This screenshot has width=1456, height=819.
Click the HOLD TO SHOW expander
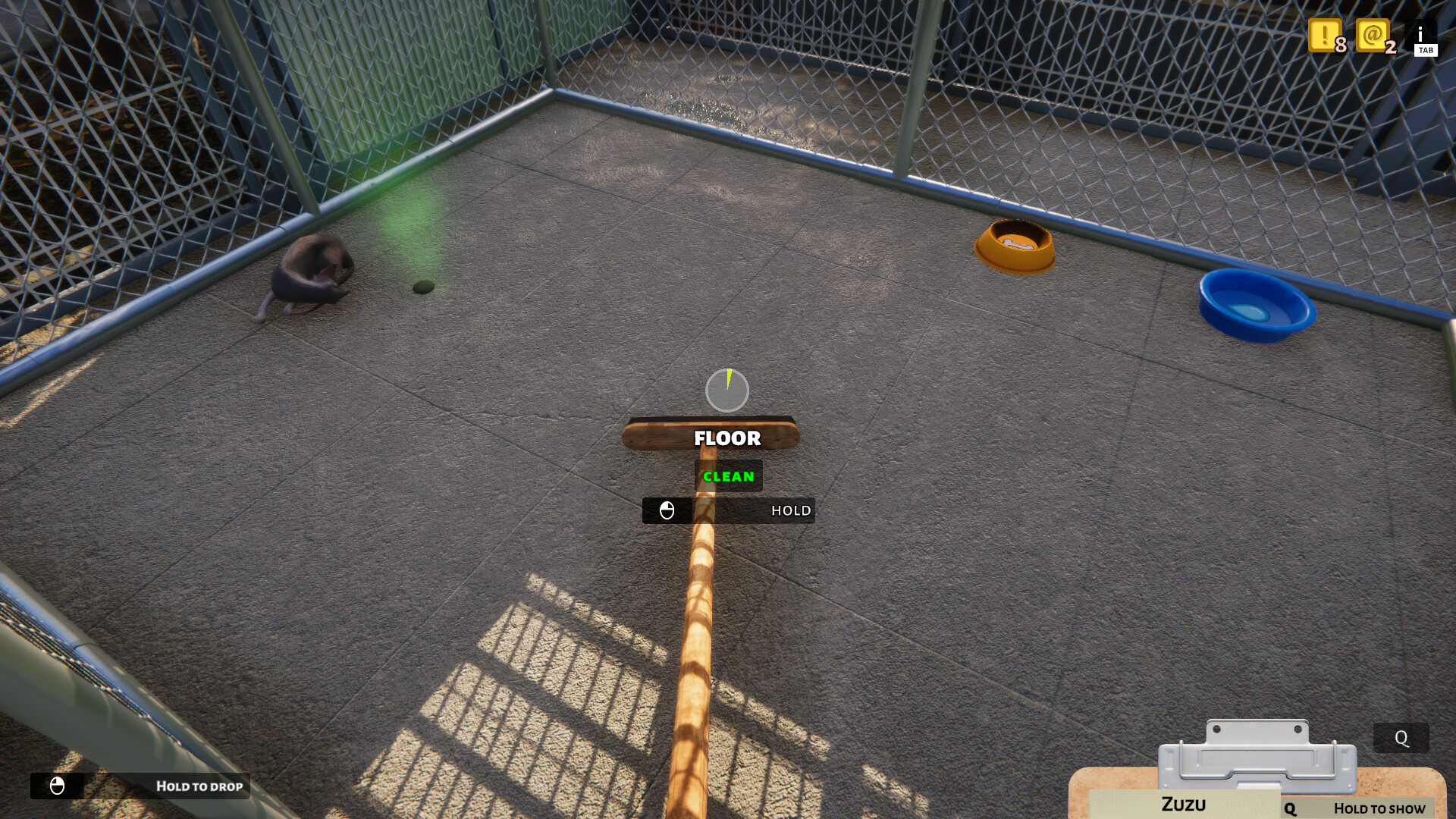coord(1379,809)
